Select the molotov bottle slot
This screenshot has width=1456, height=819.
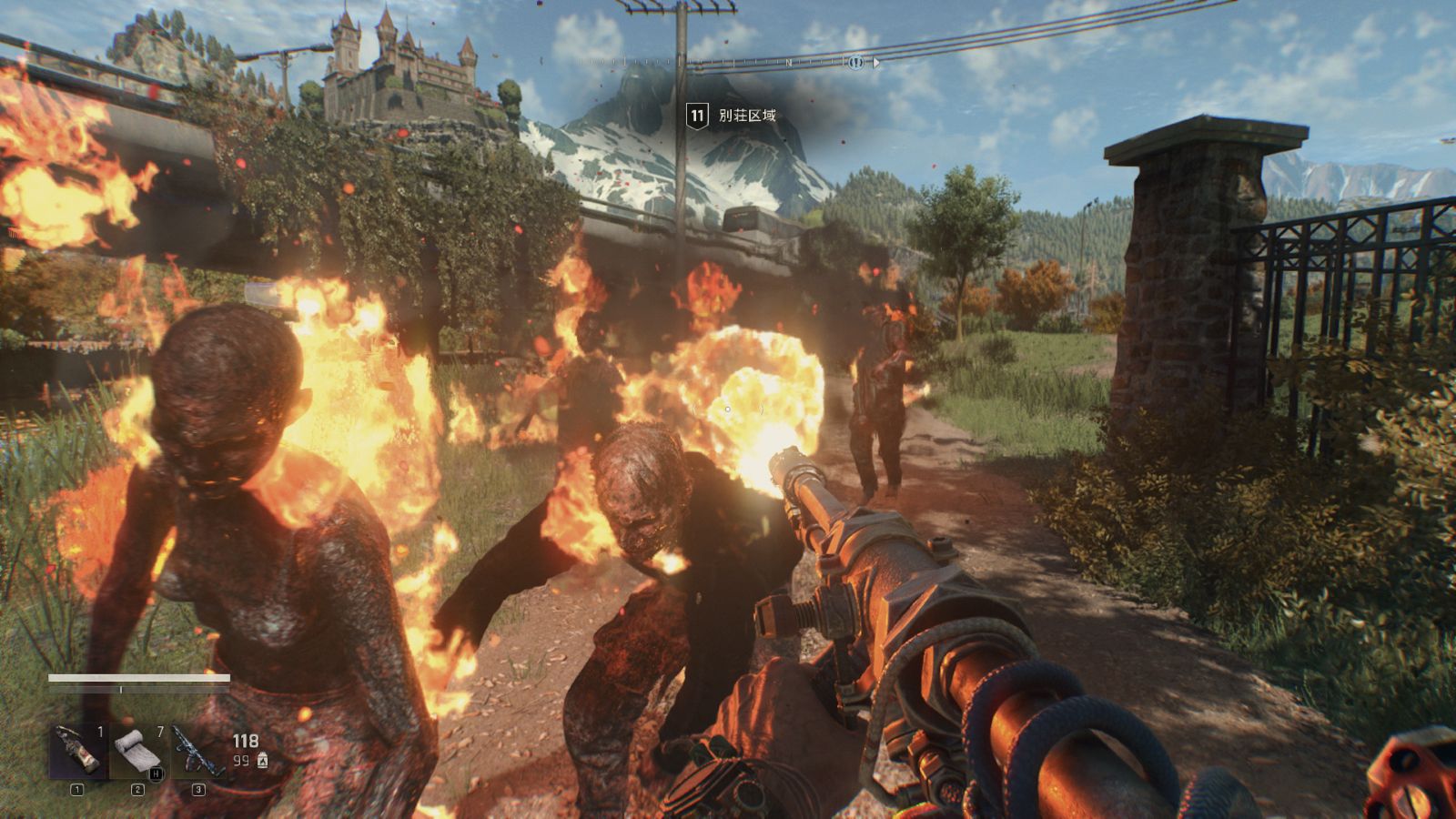click(x=77, y=752)
